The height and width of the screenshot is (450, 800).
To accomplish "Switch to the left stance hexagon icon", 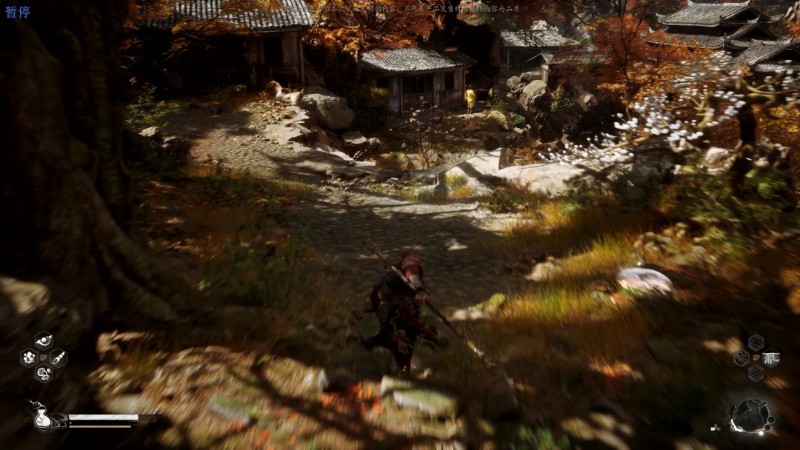I will click(x=741, y=357).
